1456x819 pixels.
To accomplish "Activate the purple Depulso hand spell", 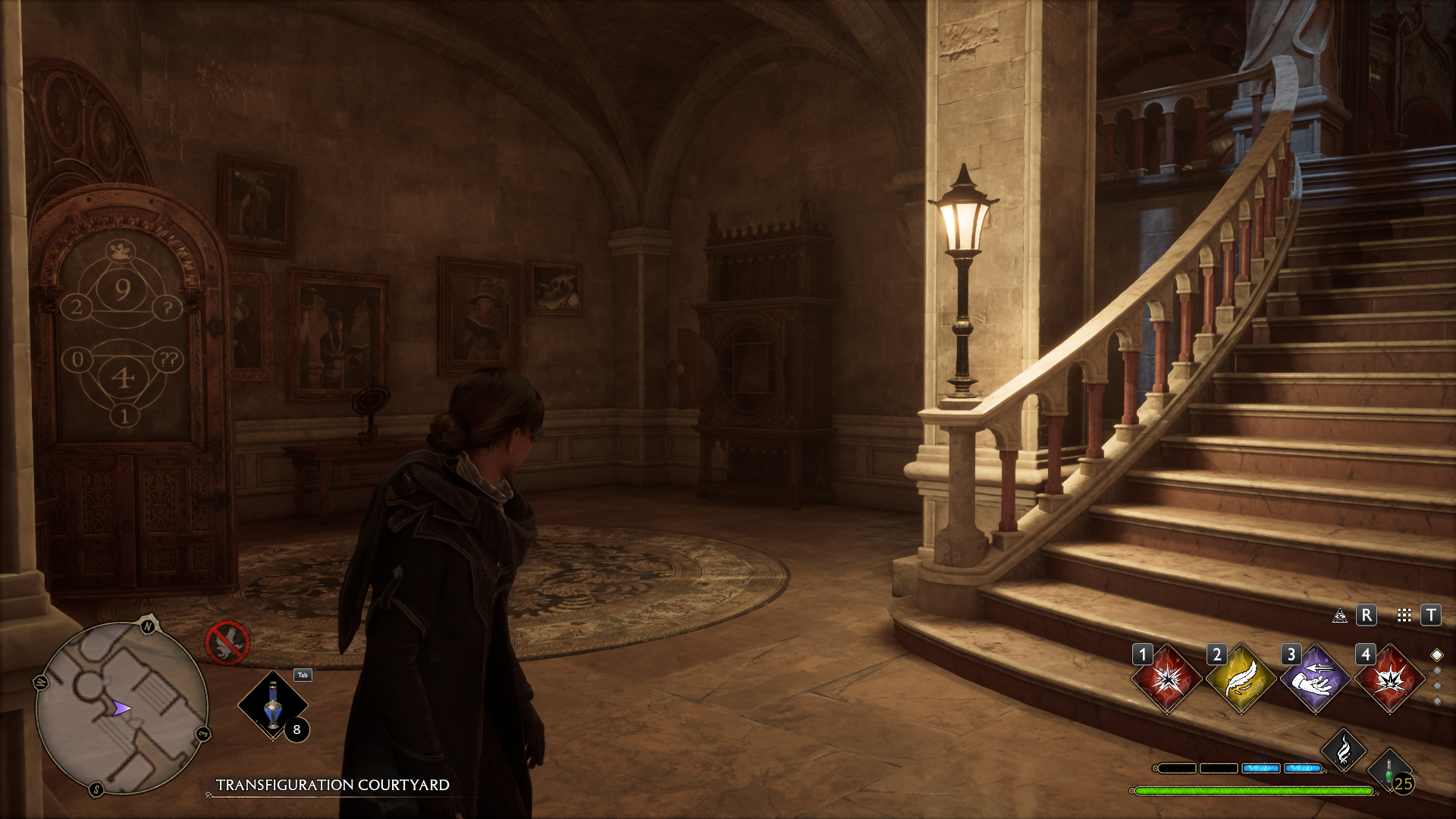I will pos(1315,679).
